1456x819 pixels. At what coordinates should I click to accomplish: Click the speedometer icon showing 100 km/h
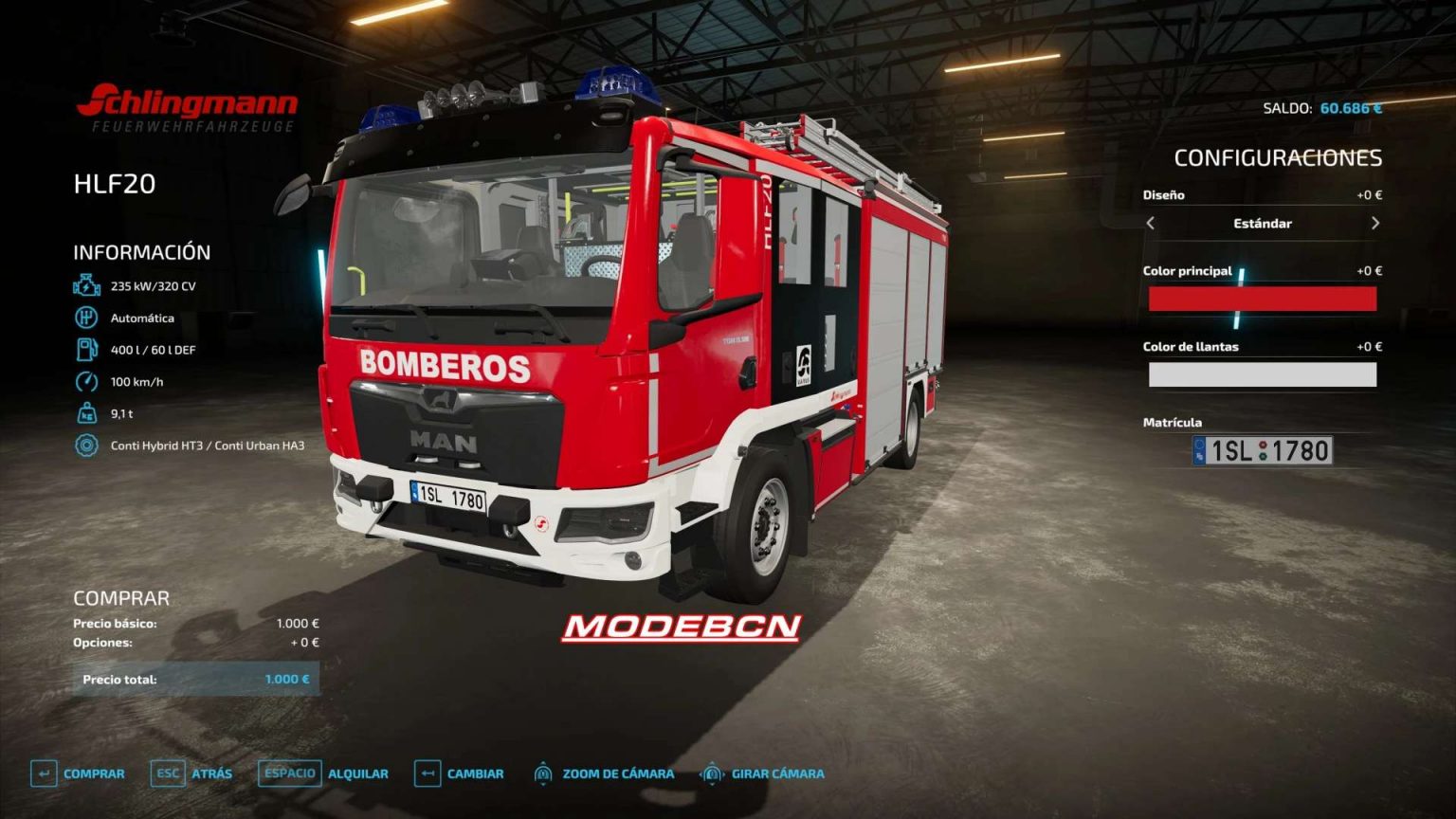click(x=84, y=380)
